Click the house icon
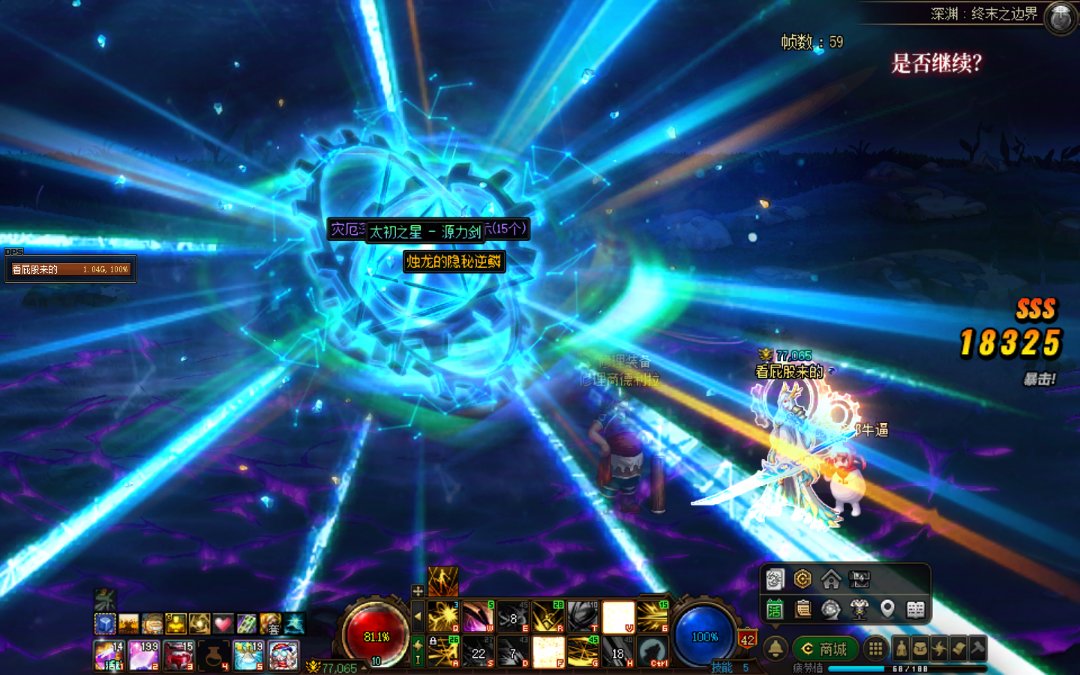This screenshot has width=1080, height=675. click(x=831, y=579)
